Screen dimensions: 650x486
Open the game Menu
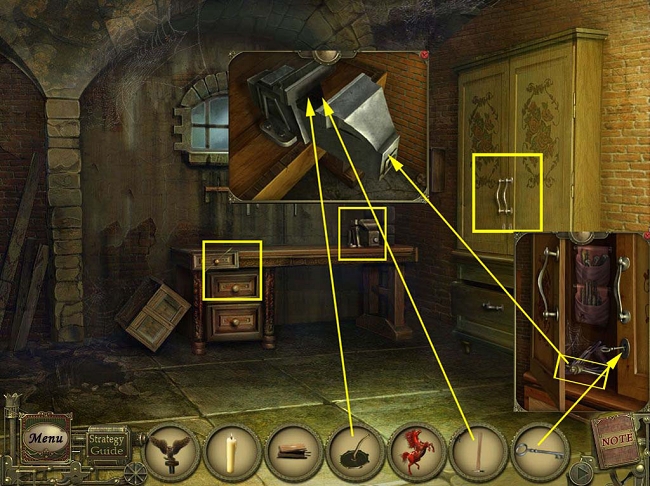click(x=46, y=438)
